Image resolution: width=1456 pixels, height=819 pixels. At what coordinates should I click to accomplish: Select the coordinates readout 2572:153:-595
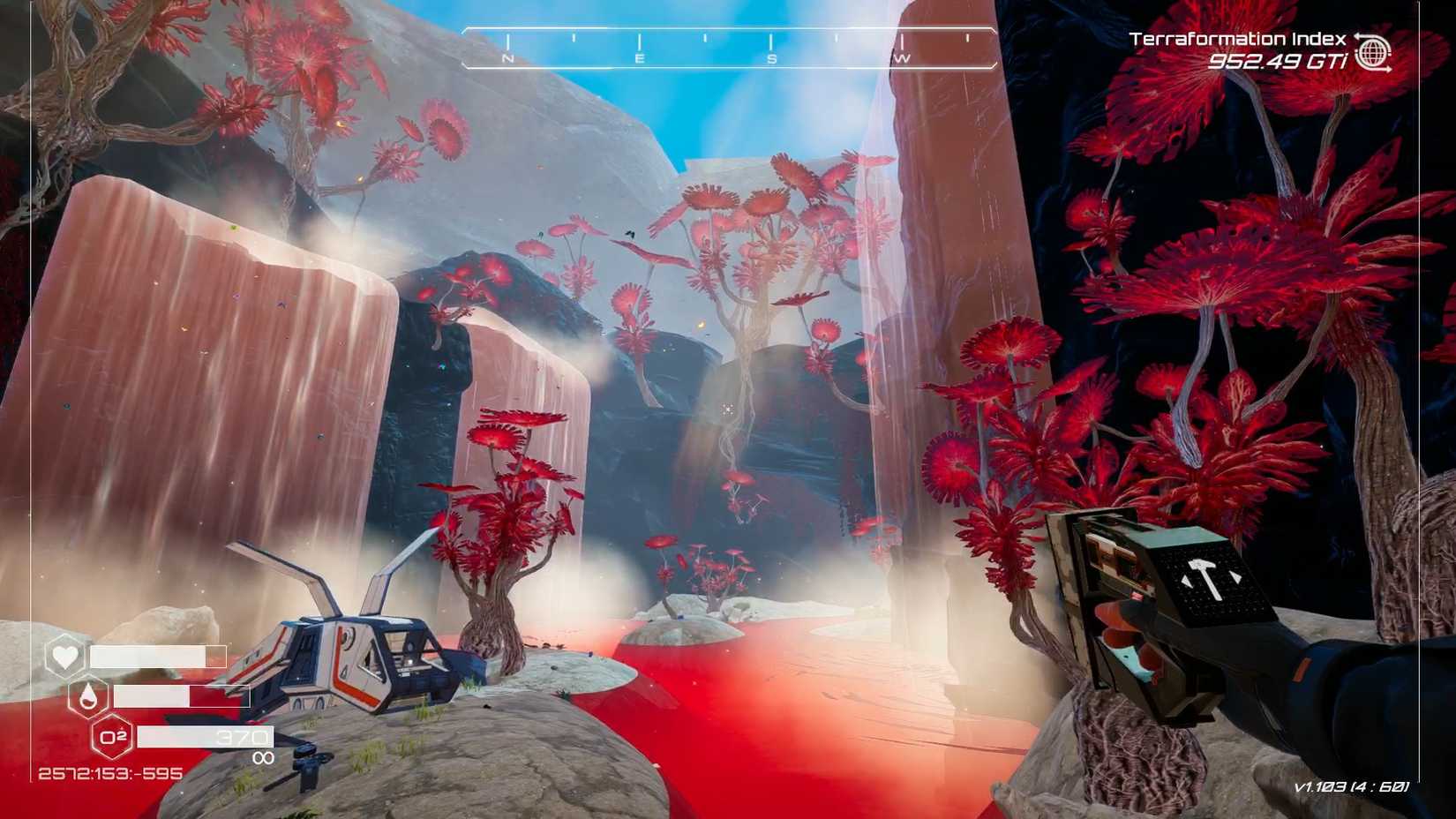pyautogui.click(x=109, y=773)
